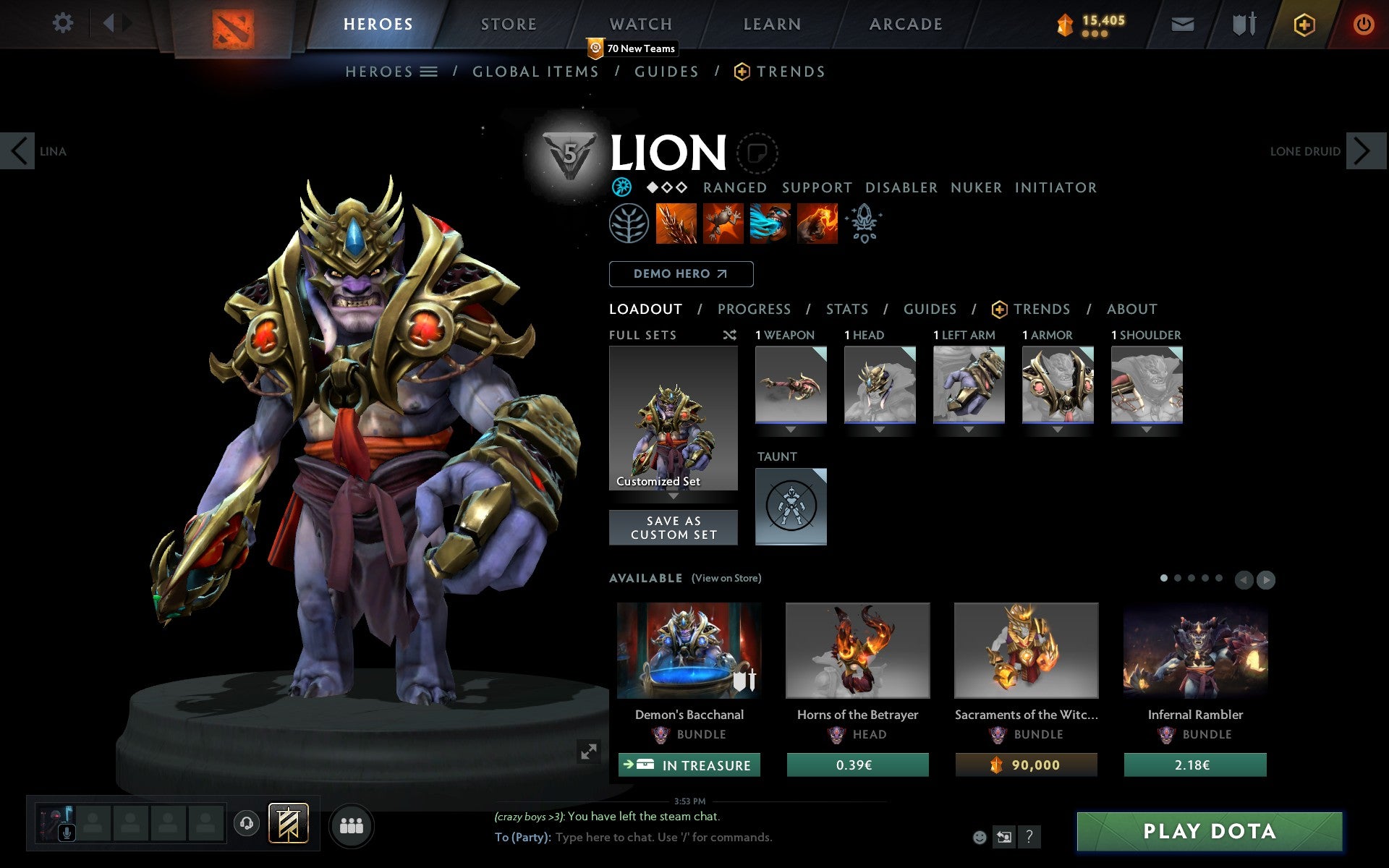The width and height of the screenshot is (1389, 868).
Task: Open the WATCH menu
Action: click(x=640, y=23)
